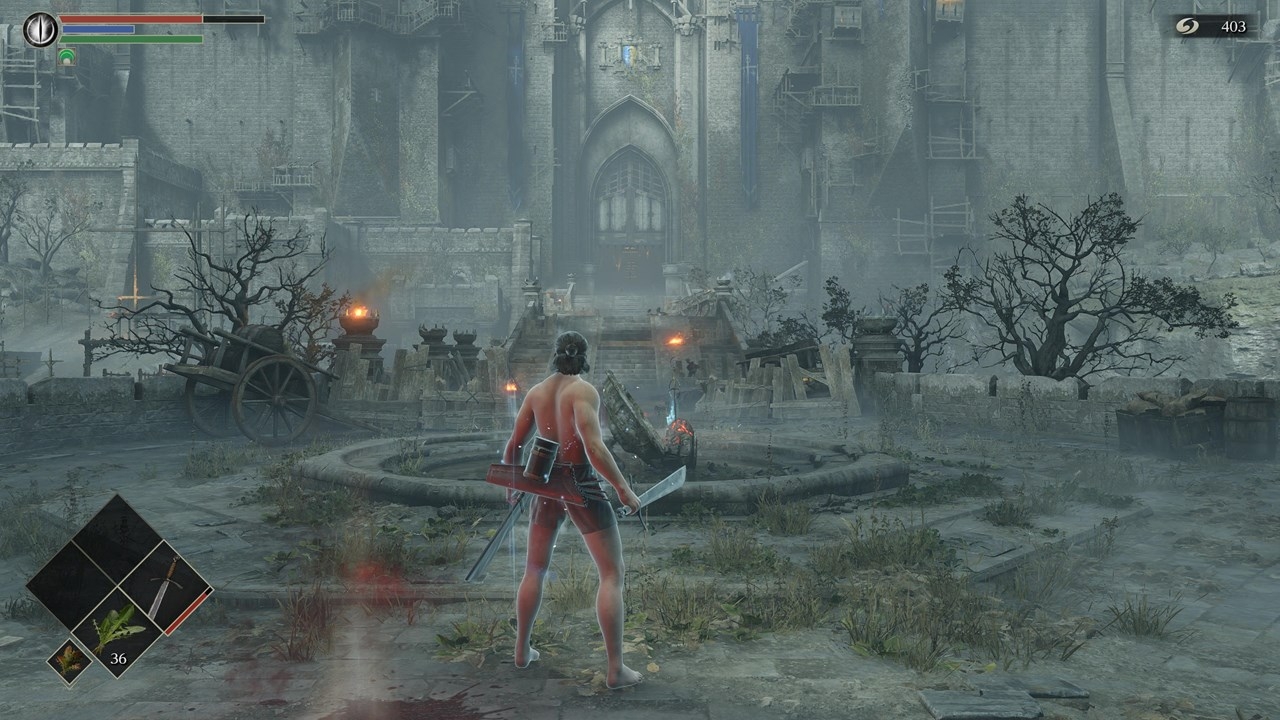The width and height of the screenshot is (1280, 720).
Task: Click the green status effect icon
Action: [66, 57]
